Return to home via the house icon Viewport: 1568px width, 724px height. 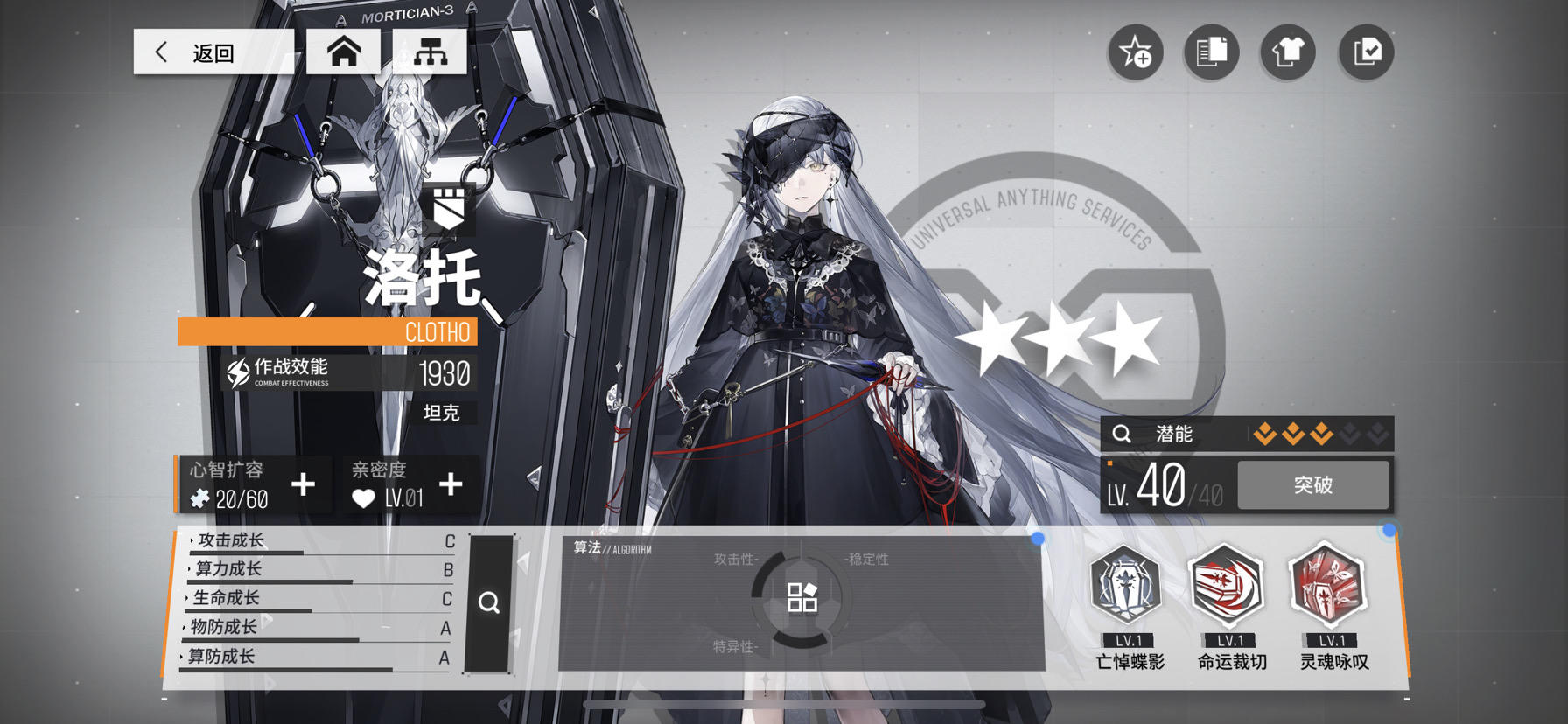(x=343, y=51)
